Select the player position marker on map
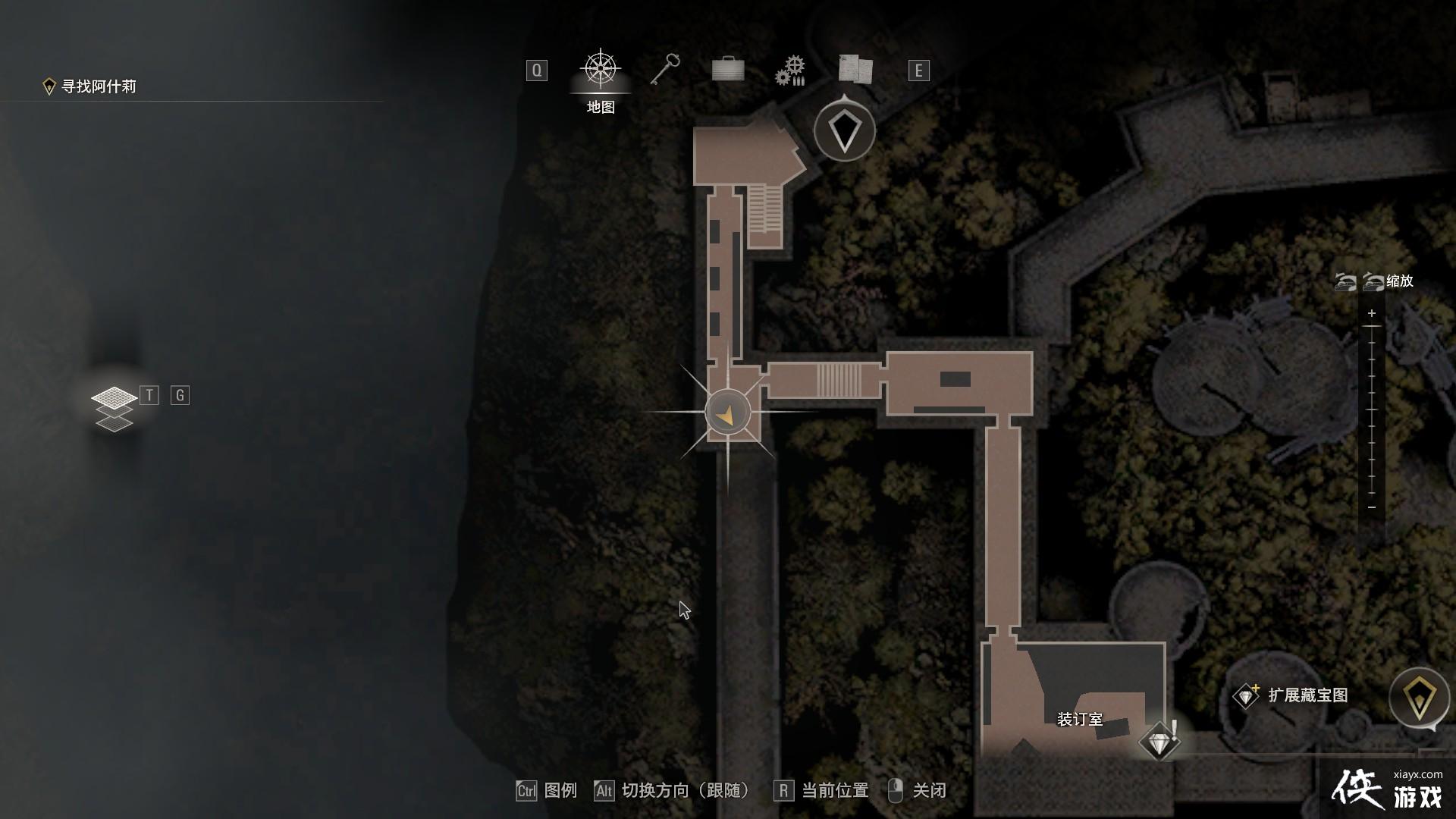 pyautogui.click(x=727, y=413)
